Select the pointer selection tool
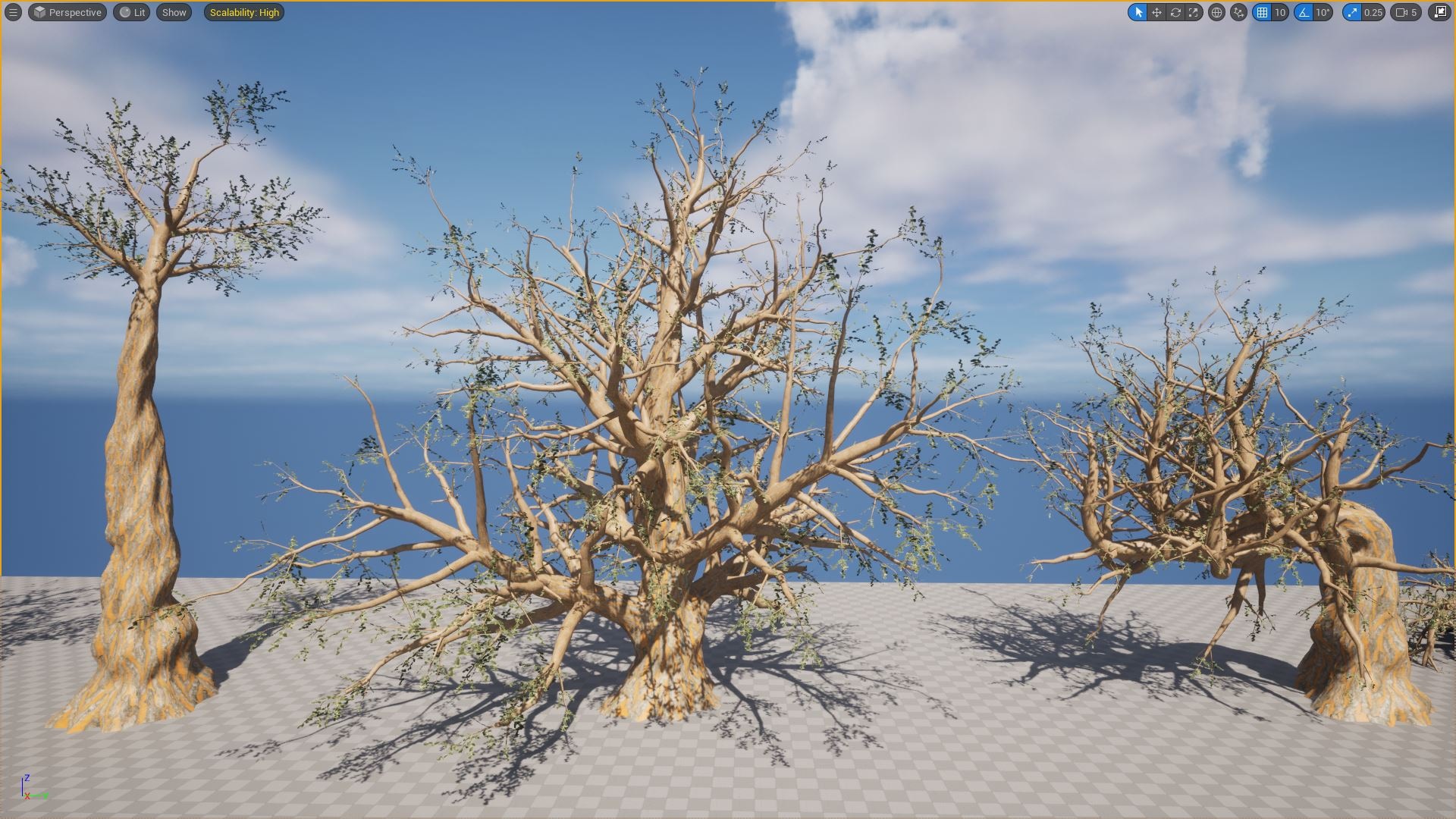This screenshot has width=1456, height=819. [x=1139, y=12]
